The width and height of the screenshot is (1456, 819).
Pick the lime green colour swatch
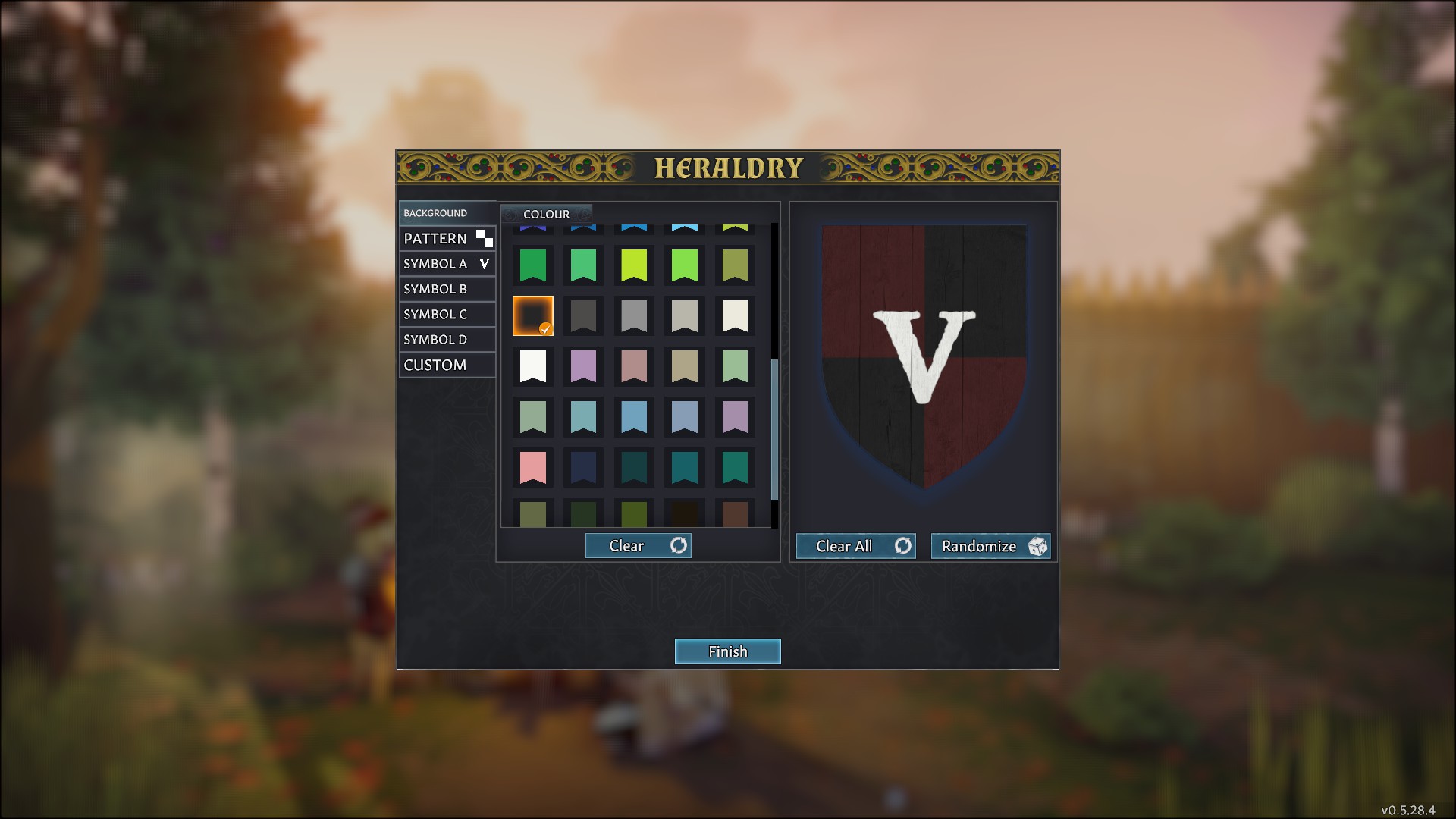click(x=634, y=265)
